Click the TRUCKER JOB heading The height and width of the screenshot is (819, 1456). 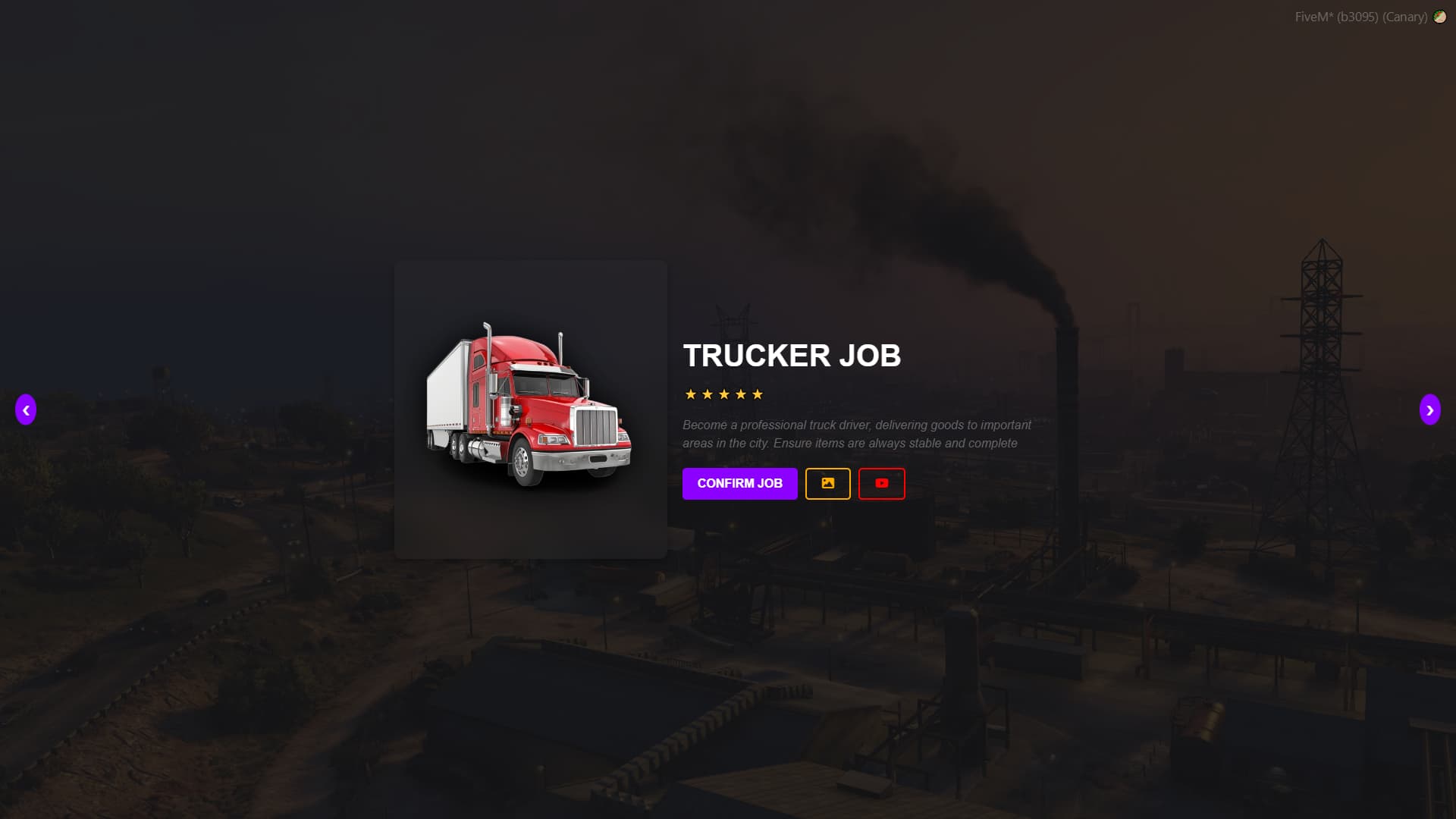(x=792, y=356)
